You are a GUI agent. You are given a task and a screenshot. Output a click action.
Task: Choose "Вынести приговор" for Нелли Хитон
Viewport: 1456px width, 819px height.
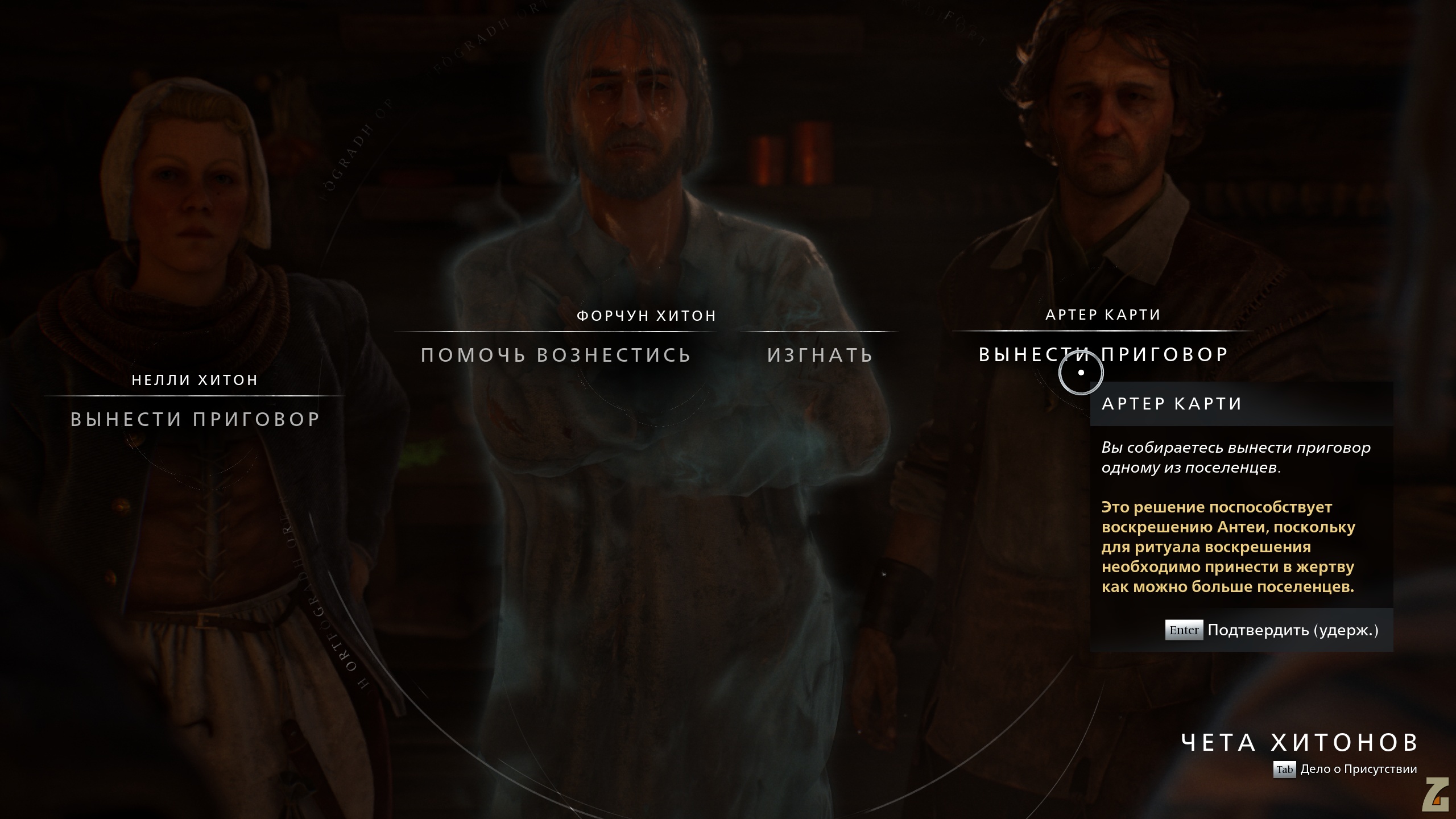195,419
